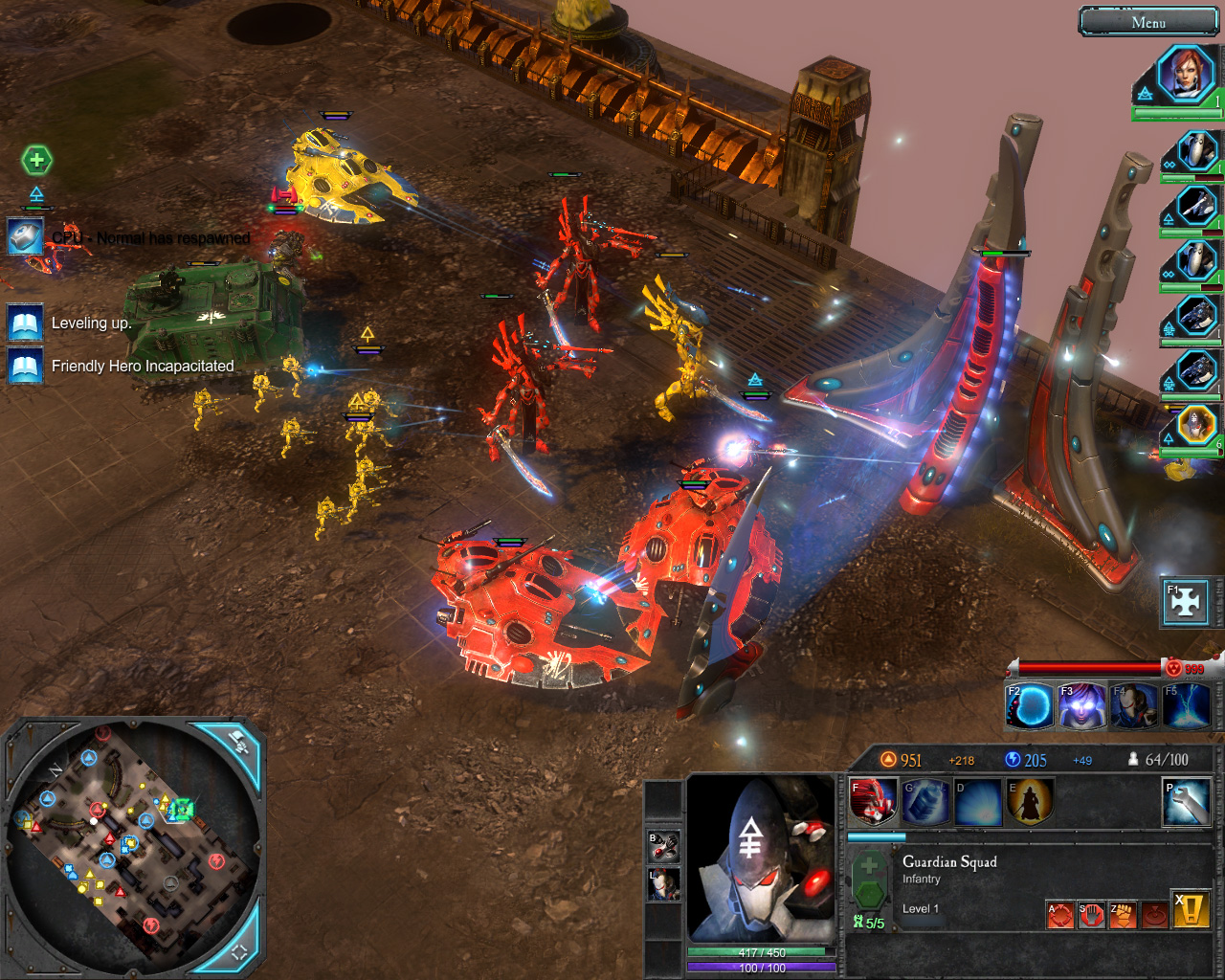Click the minimap's bottom corner bracket button
This screenshot has height=980, width=1225.
point(238,948)
